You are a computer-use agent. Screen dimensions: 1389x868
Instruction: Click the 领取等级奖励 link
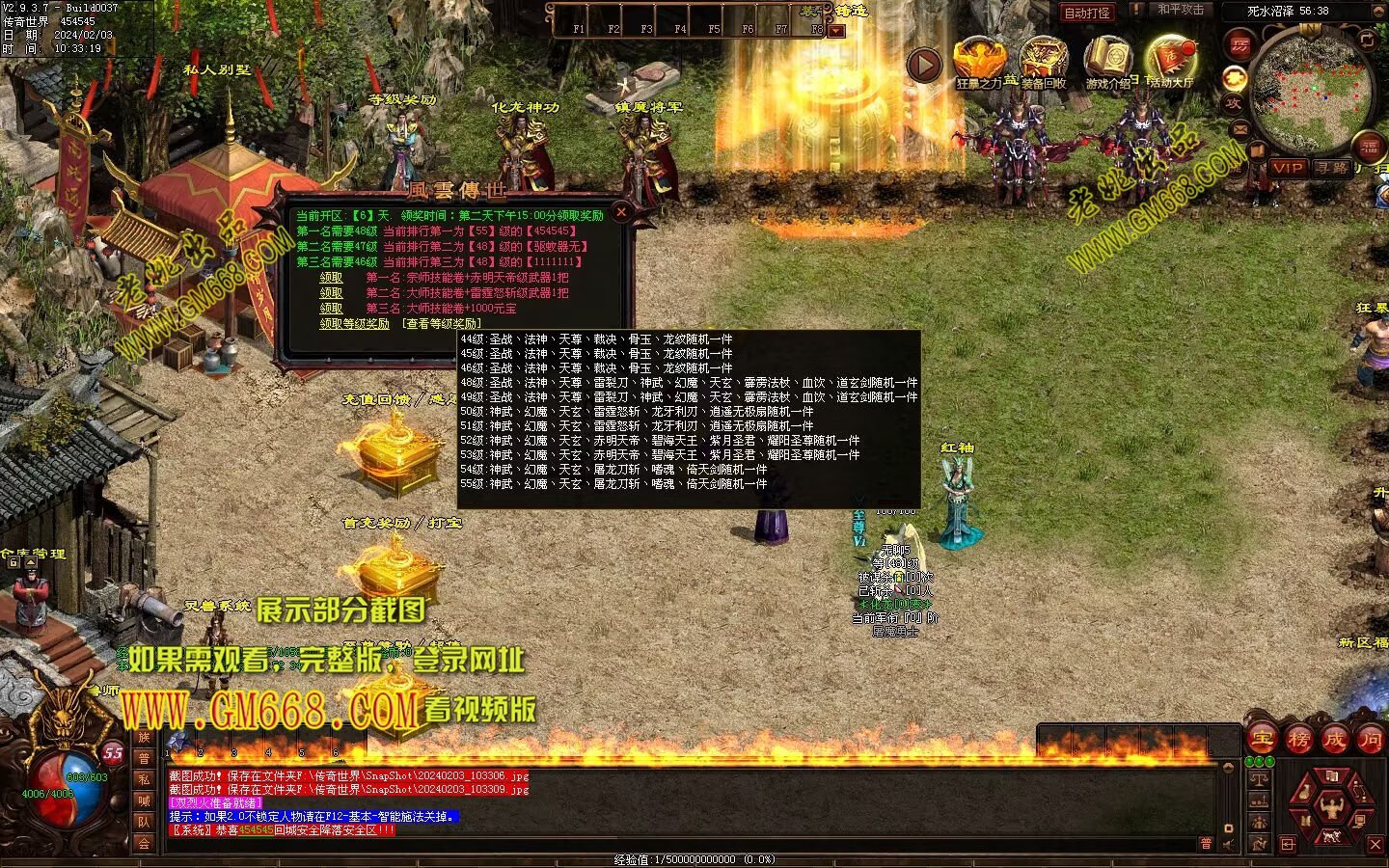coord(354,324)
